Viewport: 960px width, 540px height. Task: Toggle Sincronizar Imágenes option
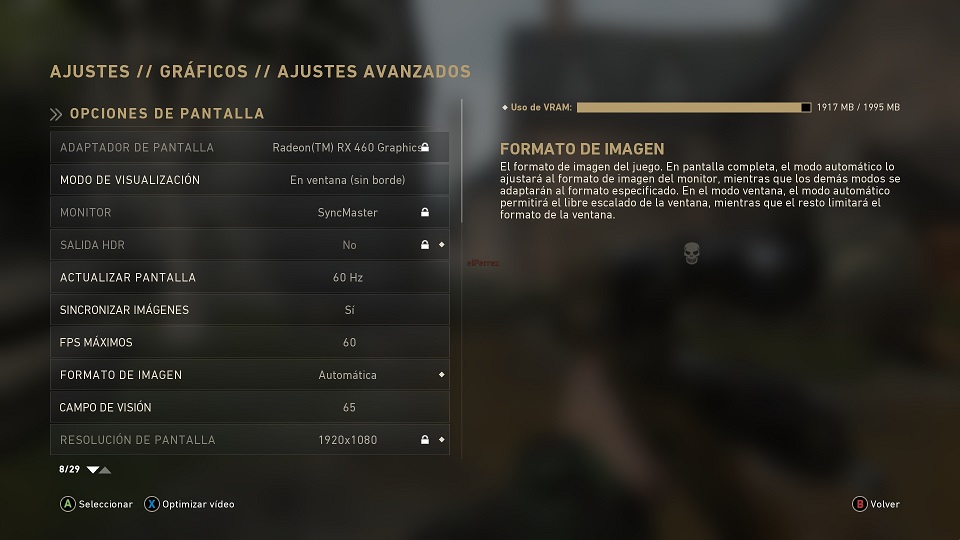[249, 310]
